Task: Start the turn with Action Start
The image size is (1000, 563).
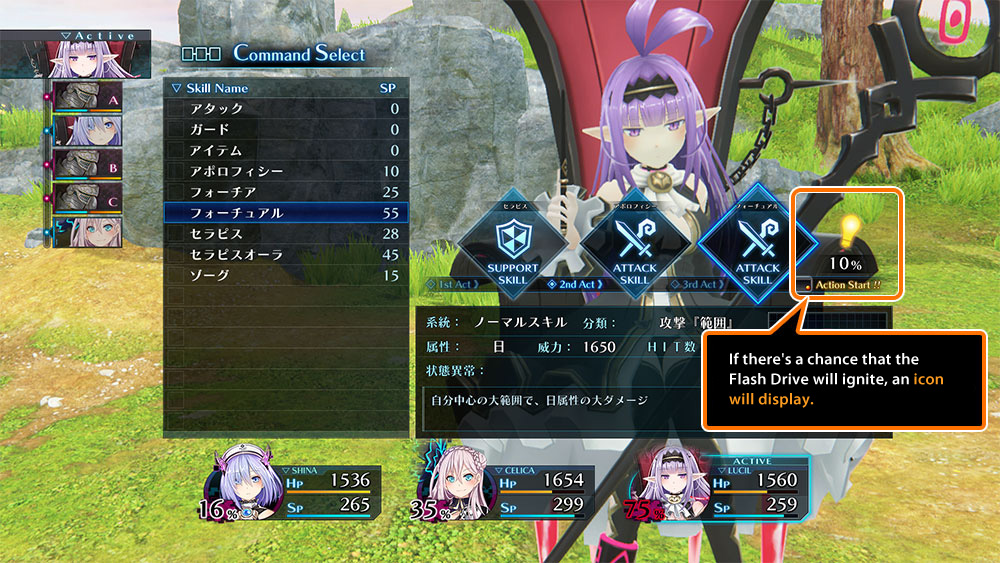Action: tap(850, 285)
